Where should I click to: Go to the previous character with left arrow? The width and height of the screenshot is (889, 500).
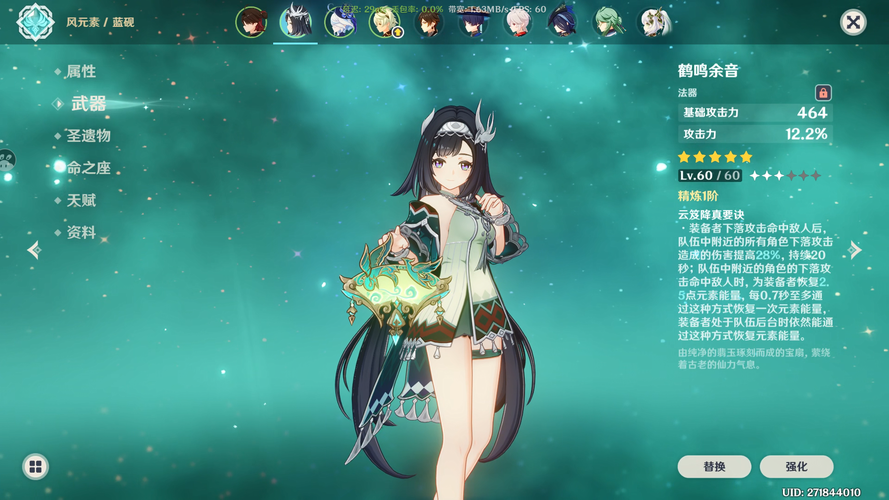[x=34, y=250]
